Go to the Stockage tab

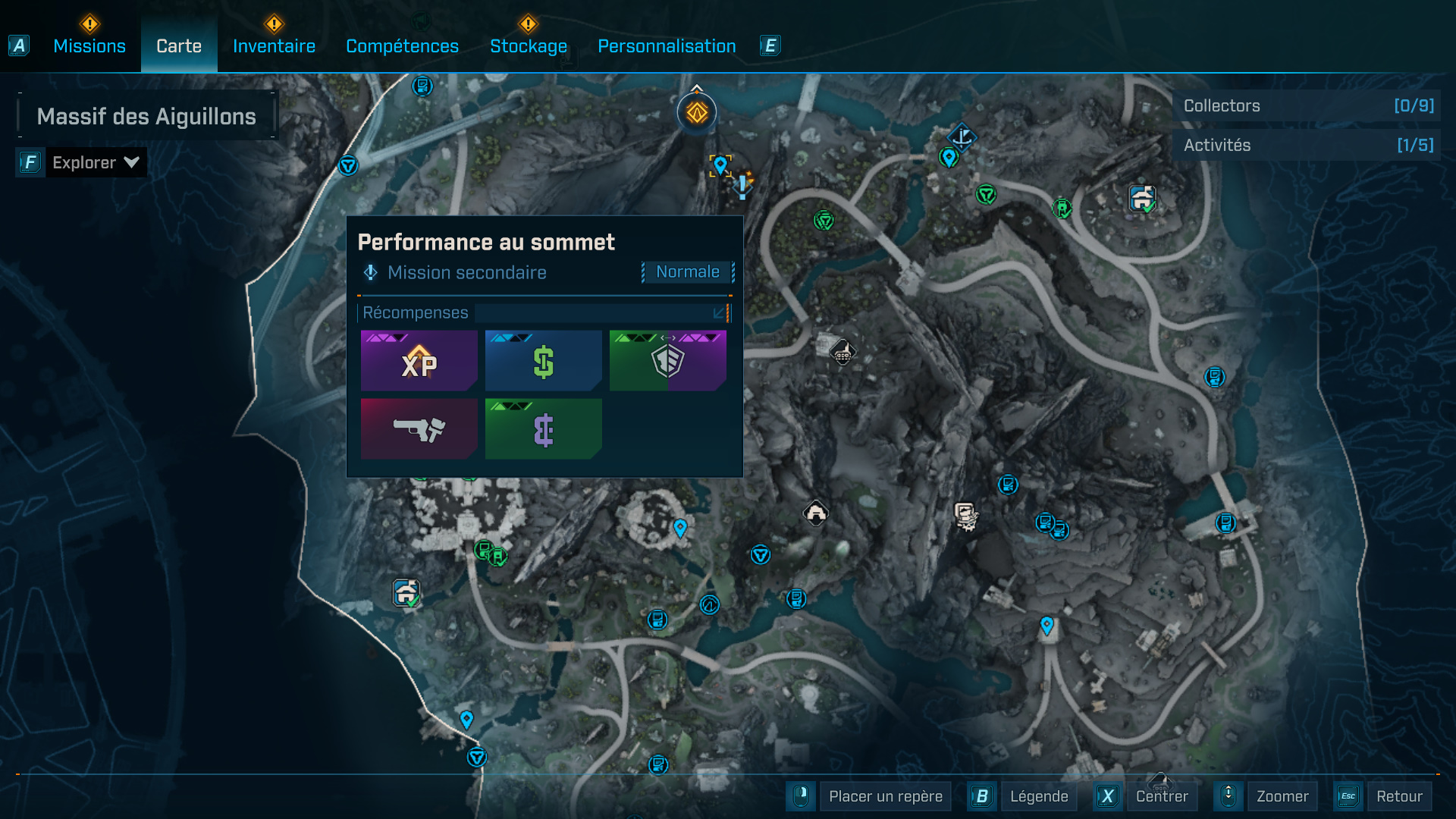(528, 46)
